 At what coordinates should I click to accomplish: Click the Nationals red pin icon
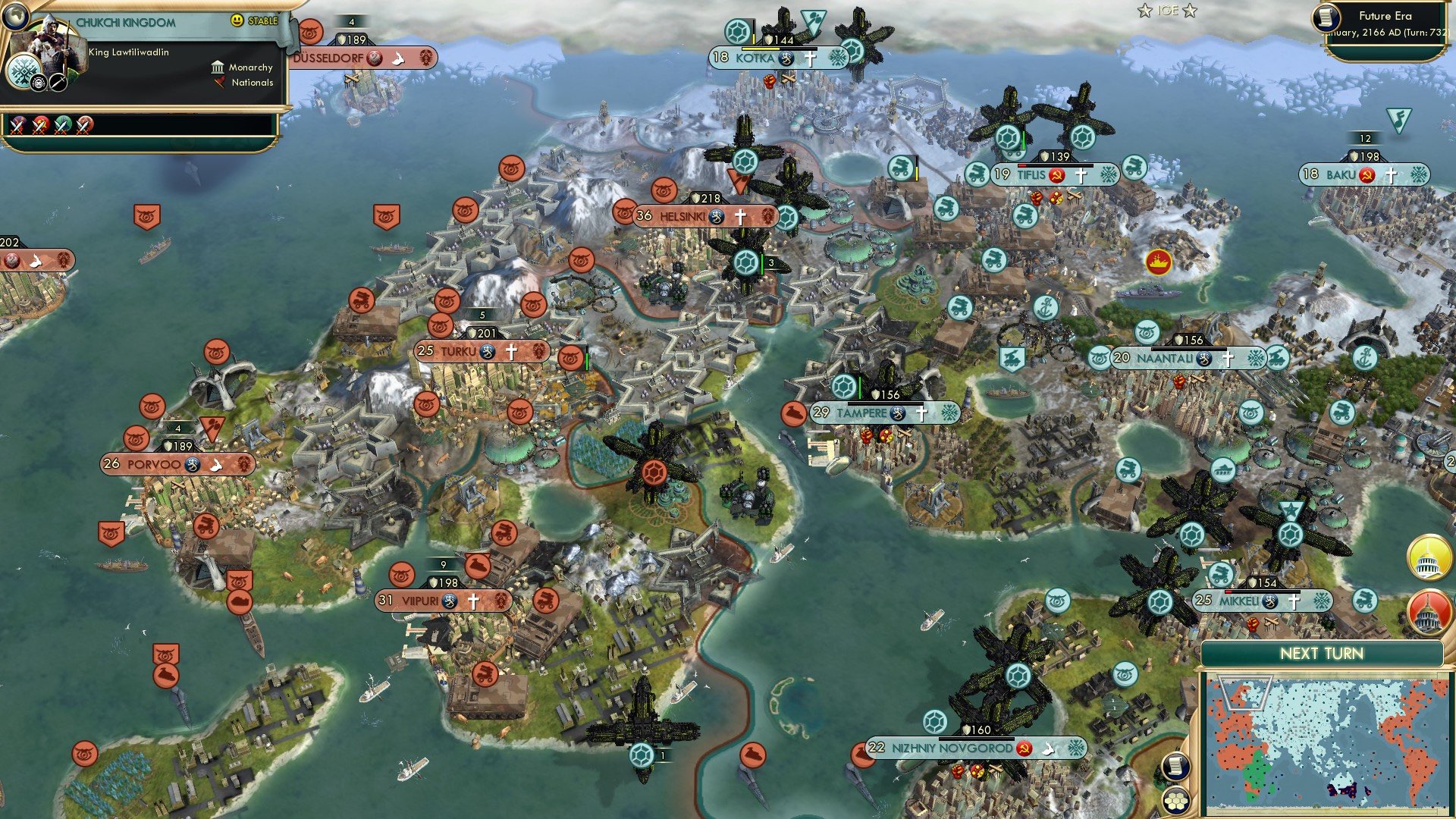tap(219, 83)
